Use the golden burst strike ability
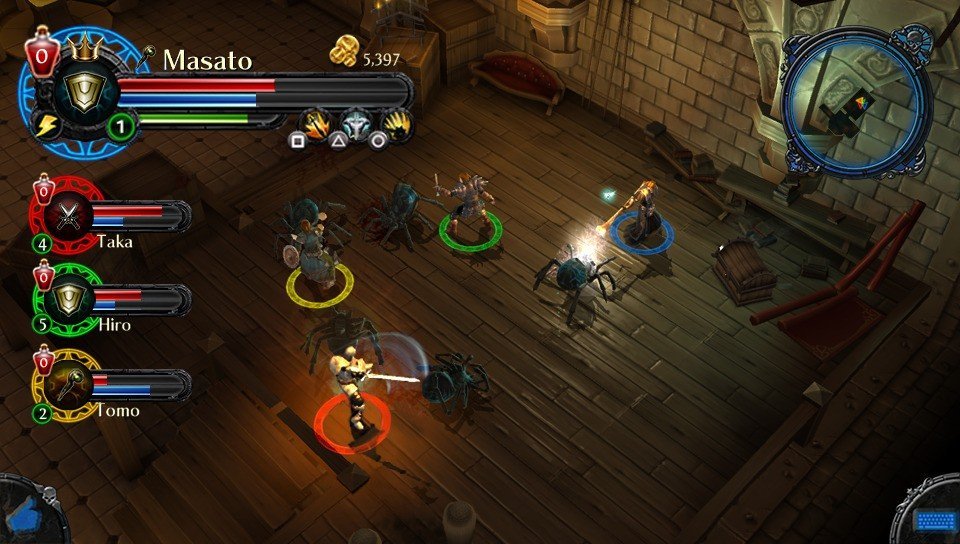Viewport: 960px width, 544px height. (398, 123)
